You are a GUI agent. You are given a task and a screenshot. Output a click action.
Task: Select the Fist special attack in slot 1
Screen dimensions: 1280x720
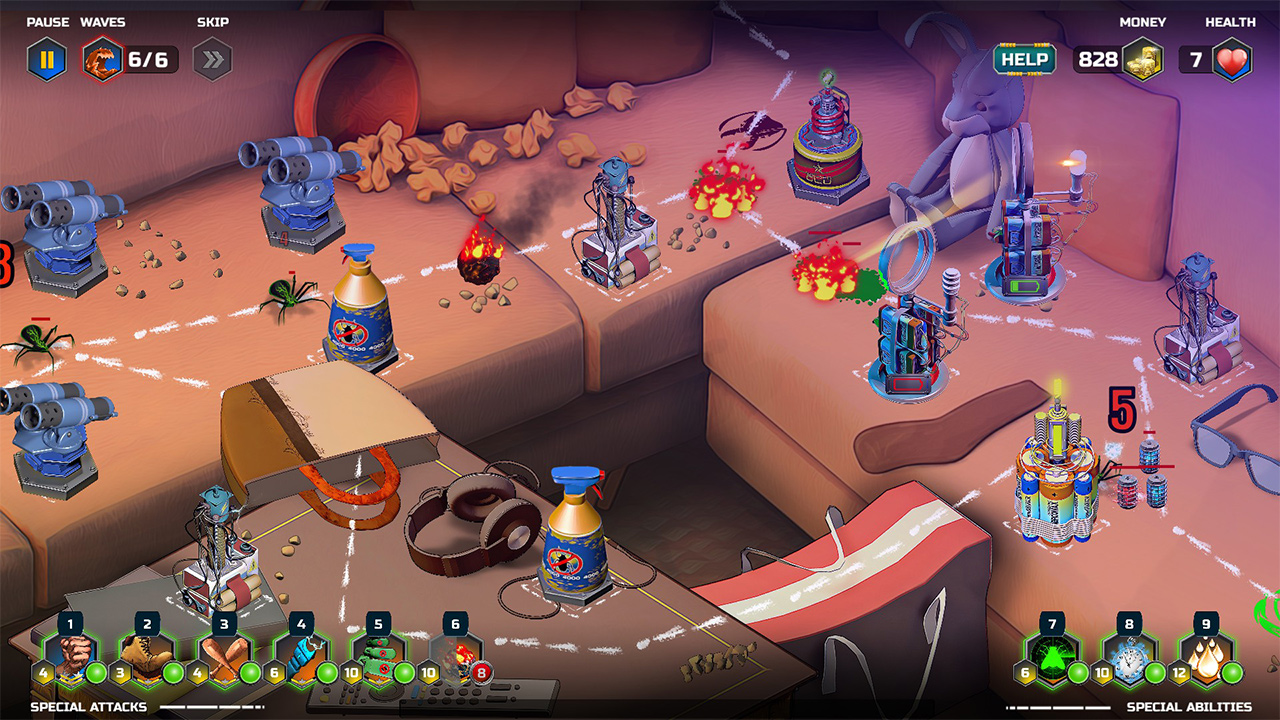70,655
